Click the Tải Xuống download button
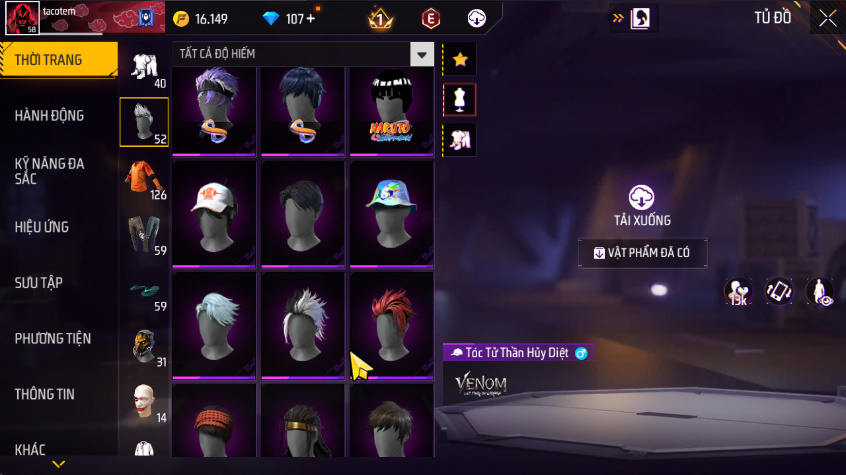Image resolution: width=846 pixels, height=475 pixels. [641, 205]
